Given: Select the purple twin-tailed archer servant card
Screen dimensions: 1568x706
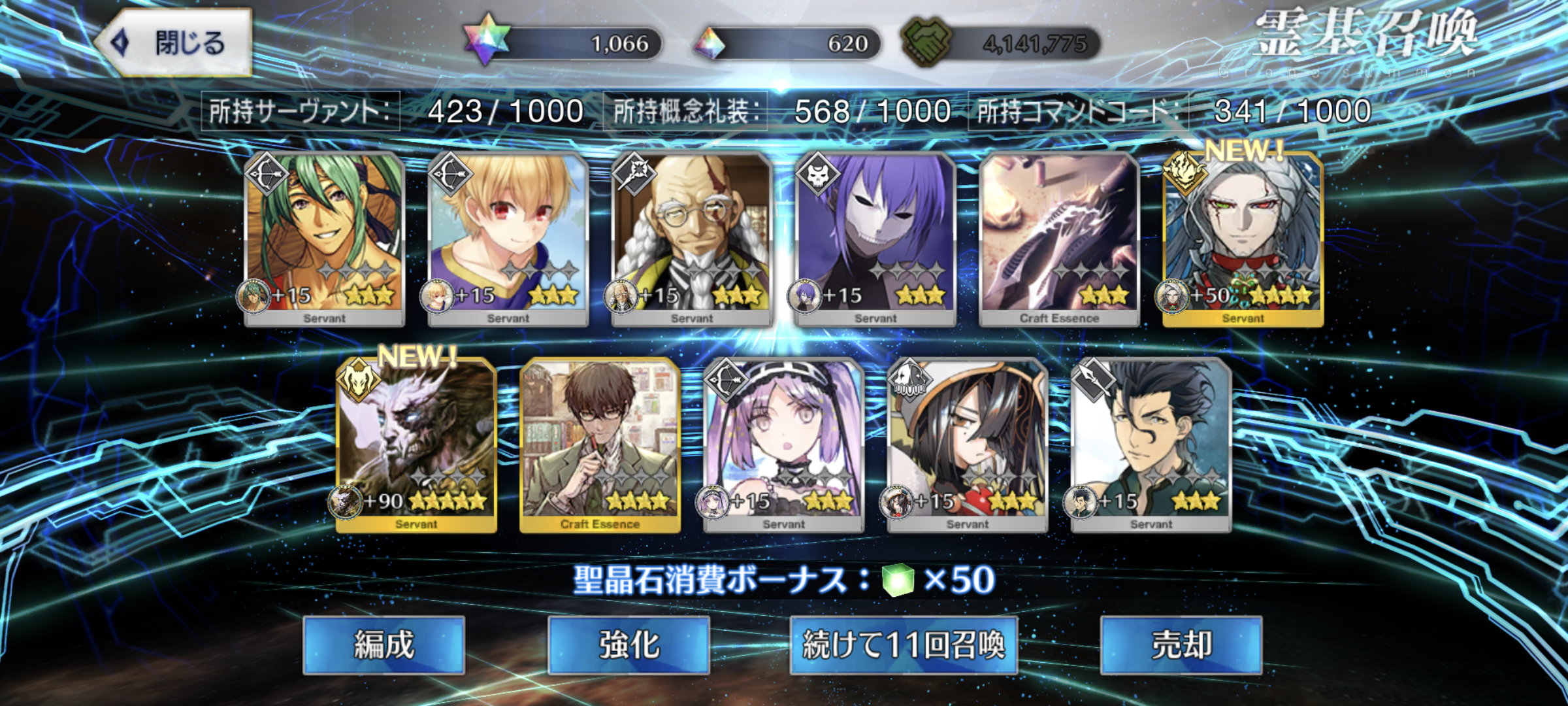Looking at the screenshot, I should pos(783,445).
